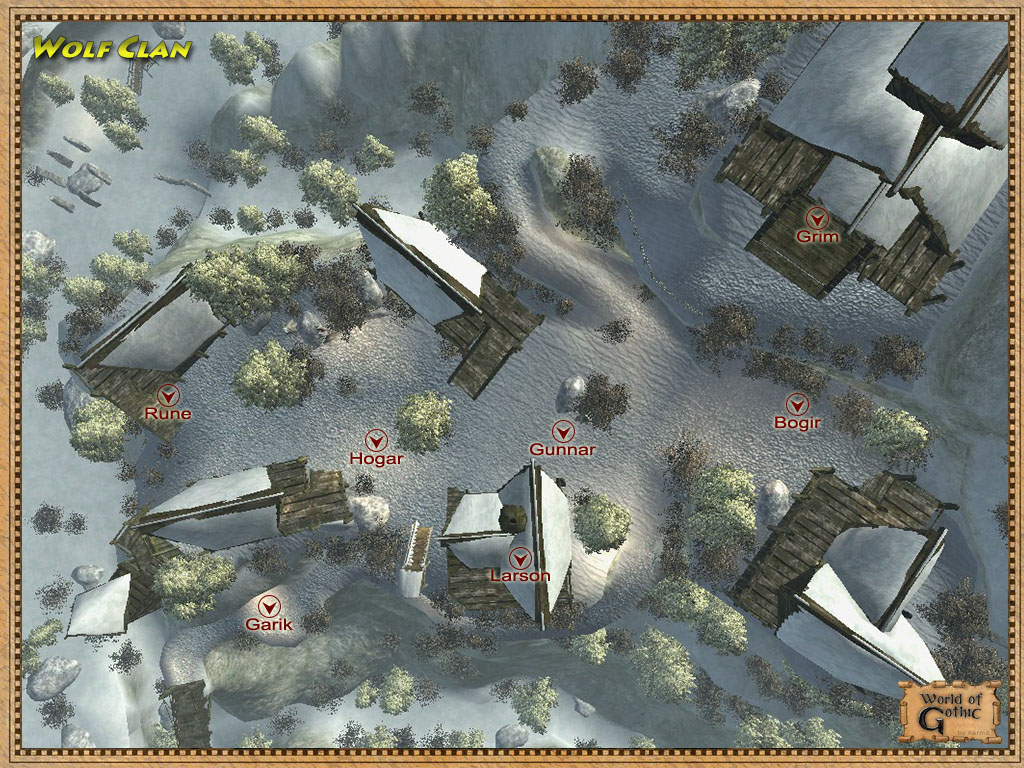Choose the Hogar map marker
This screenshot has width=1024, height=768.
tap(376, 439)
